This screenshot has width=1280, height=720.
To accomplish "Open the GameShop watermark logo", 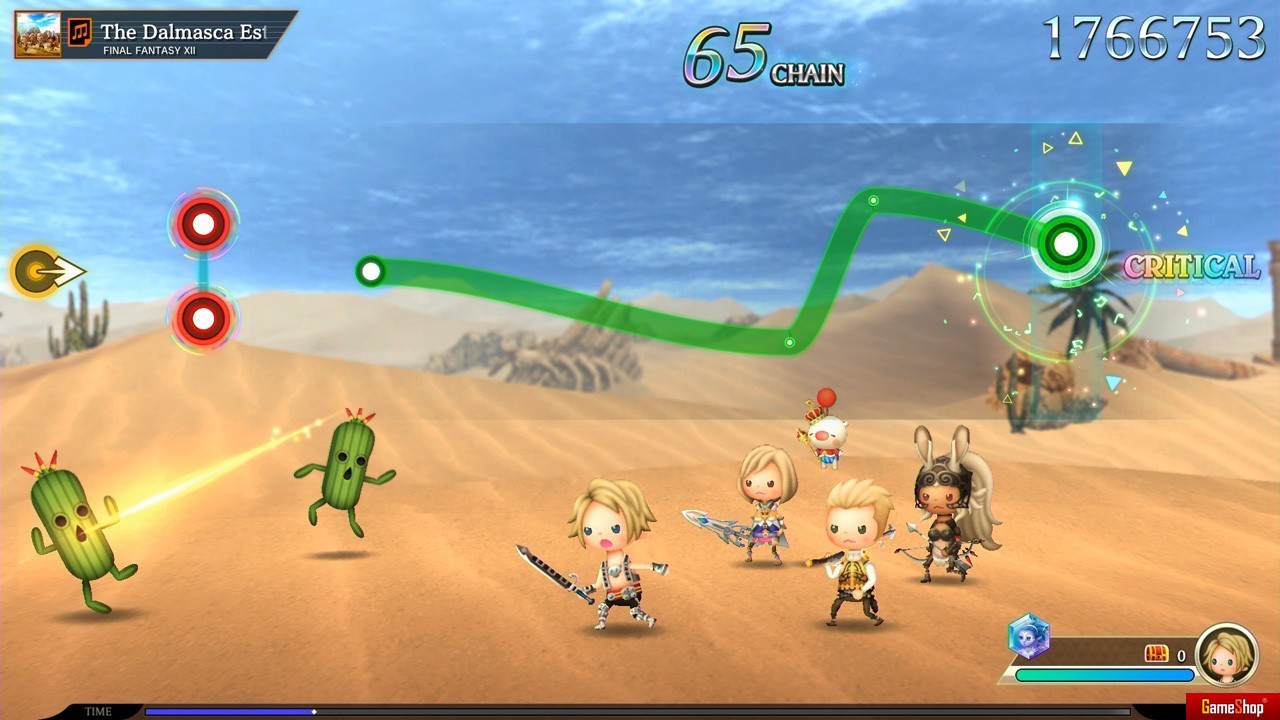I will (x=1232, y=707).
